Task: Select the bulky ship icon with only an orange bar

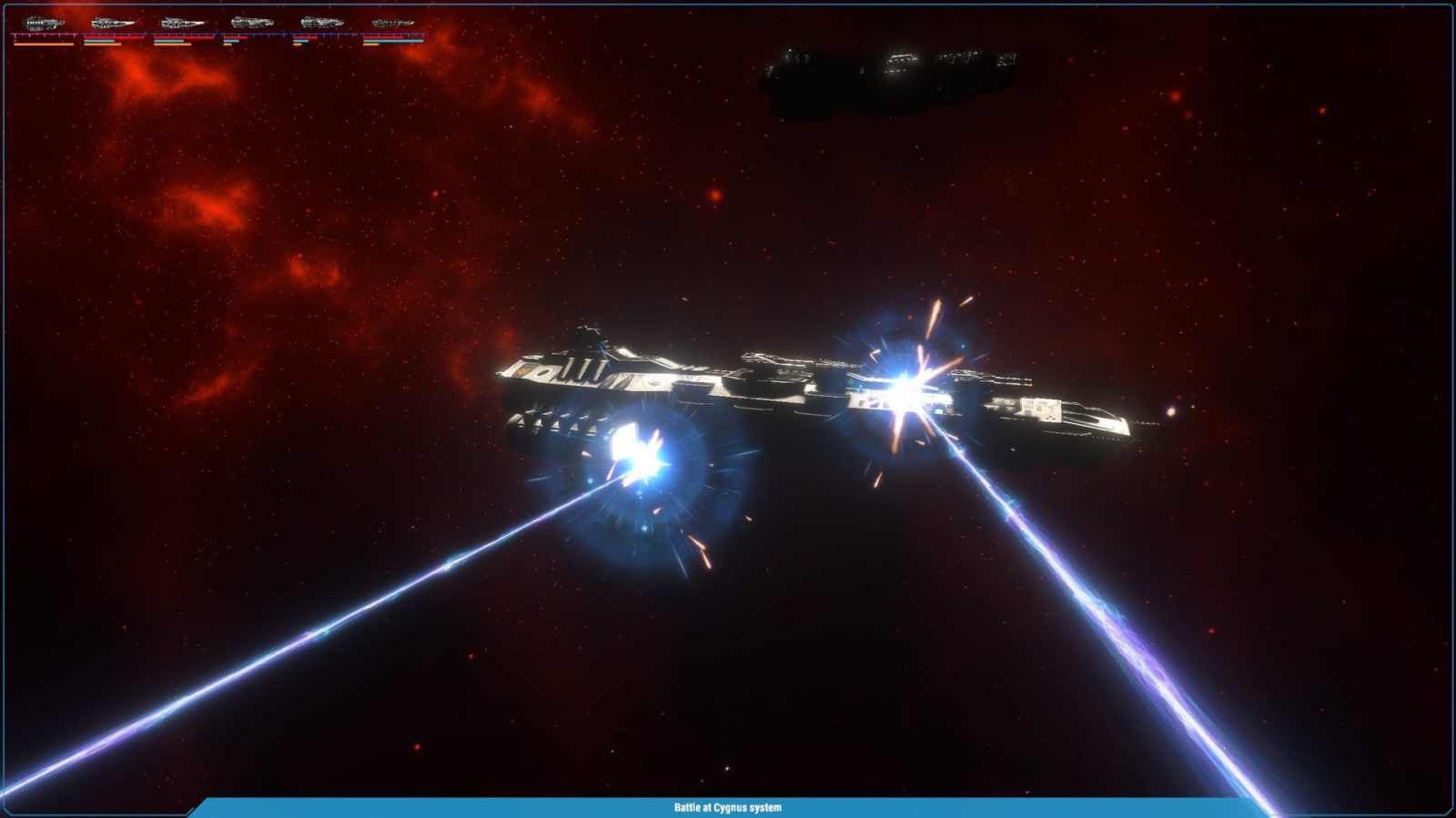Action: [43, 23]
